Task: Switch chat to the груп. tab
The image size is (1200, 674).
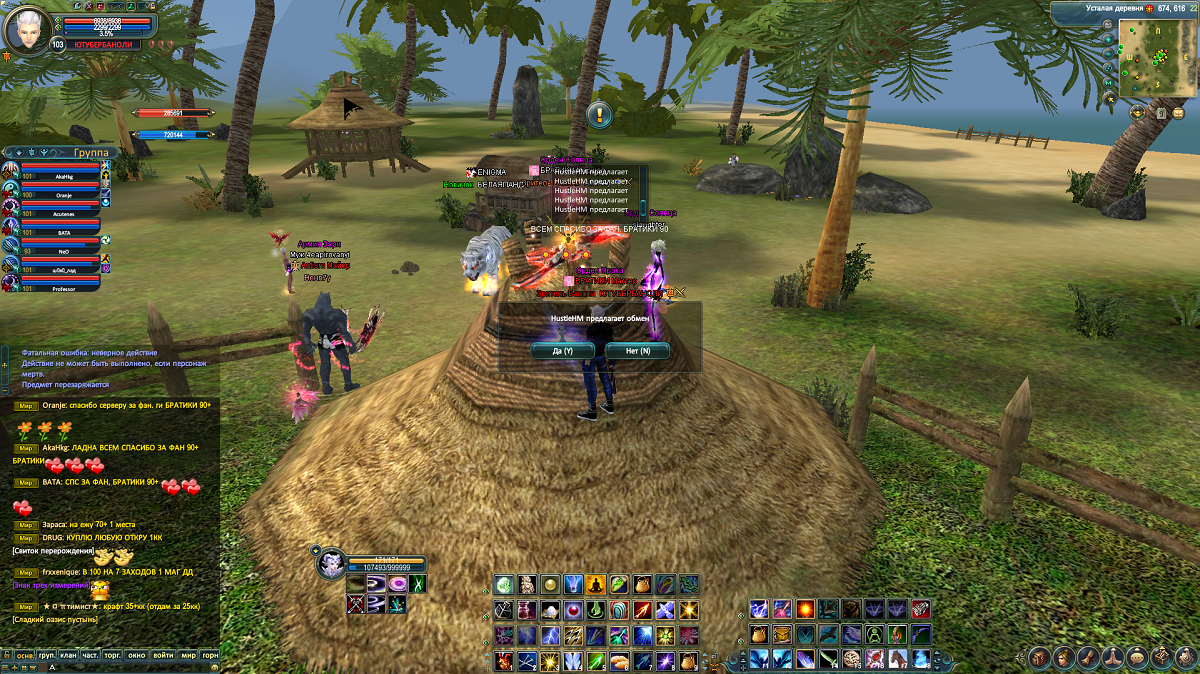Action: click(47, 655)
